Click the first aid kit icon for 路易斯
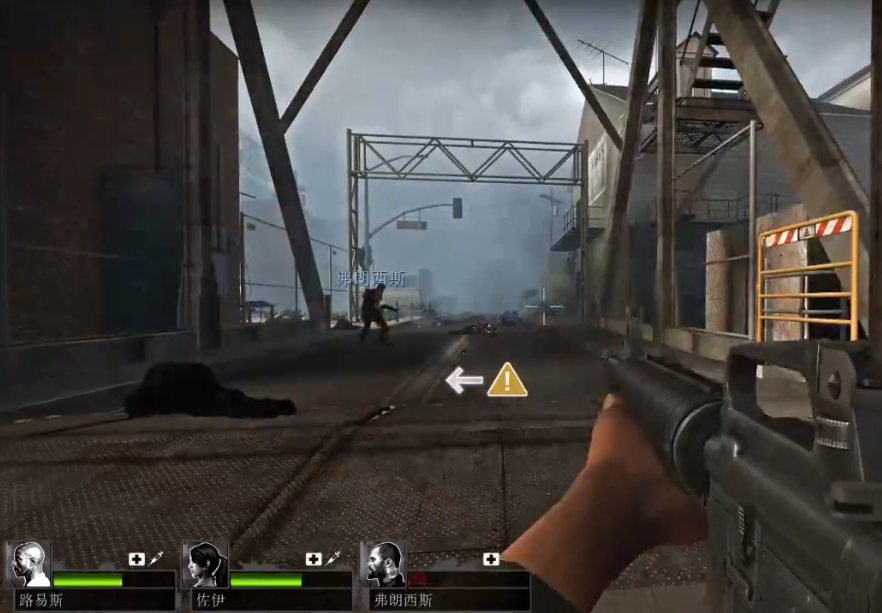The image size is (882, 613). [x=136, y=559]
